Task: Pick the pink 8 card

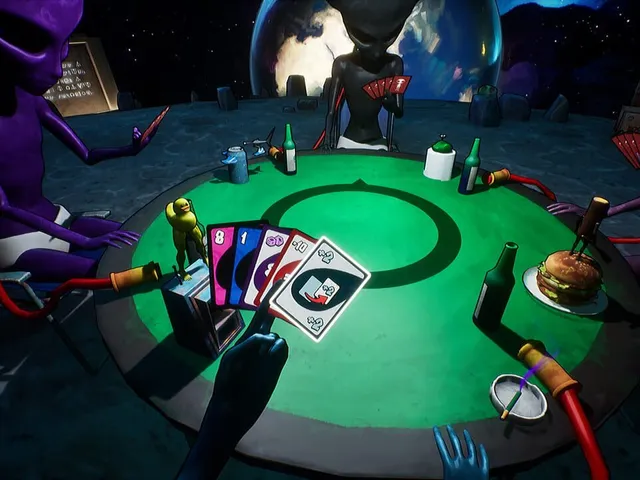Action: (219, 262)
